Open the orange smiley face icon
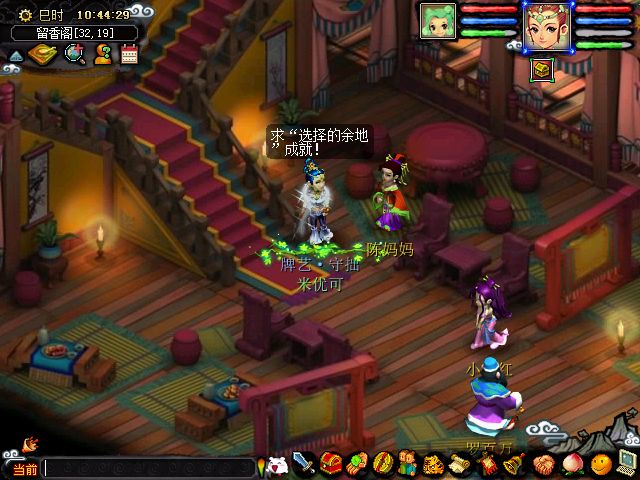 (600, 464)
